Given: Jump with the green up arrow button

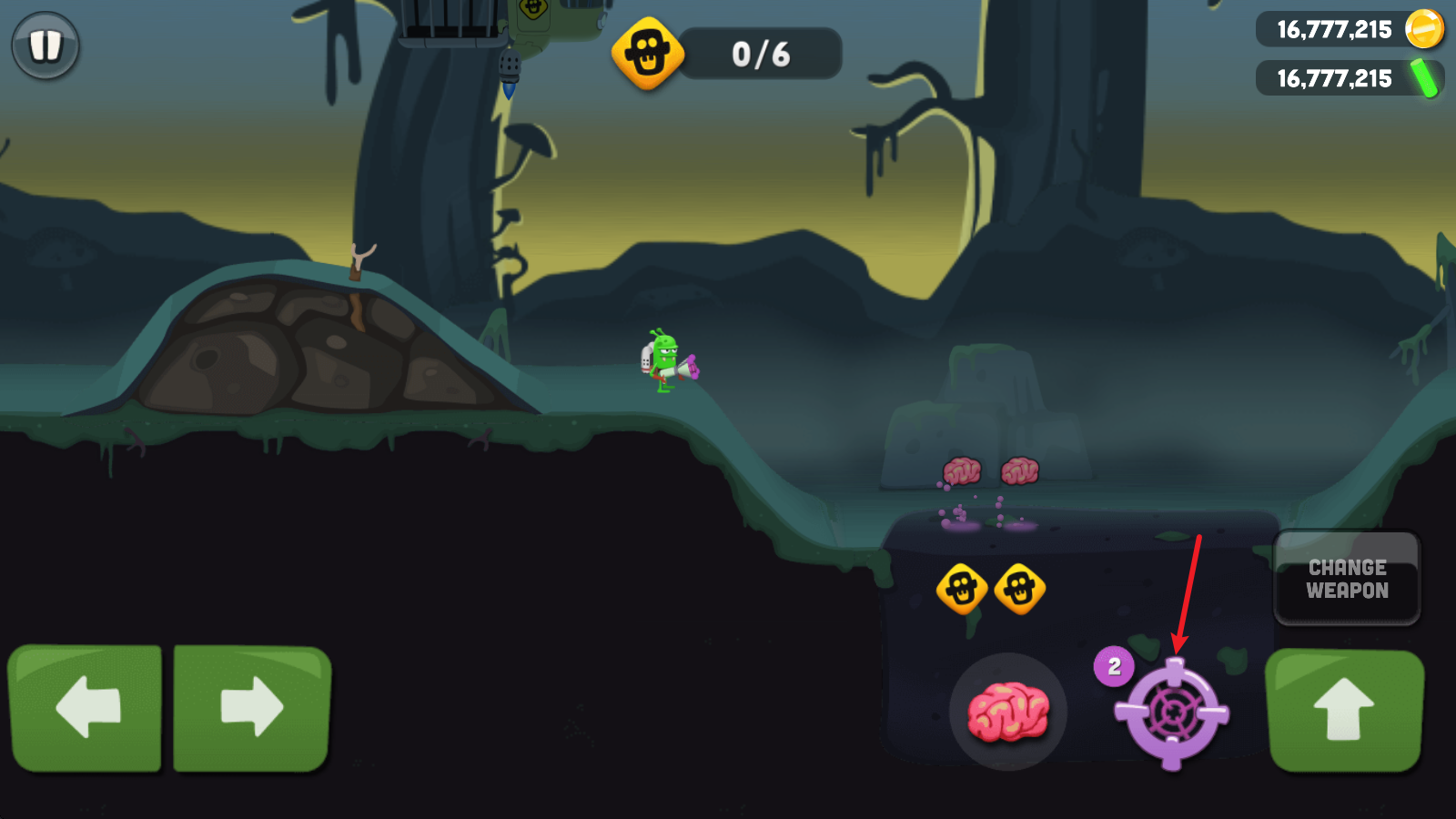Looking at the screenshot, I should tap(1344, 710).
